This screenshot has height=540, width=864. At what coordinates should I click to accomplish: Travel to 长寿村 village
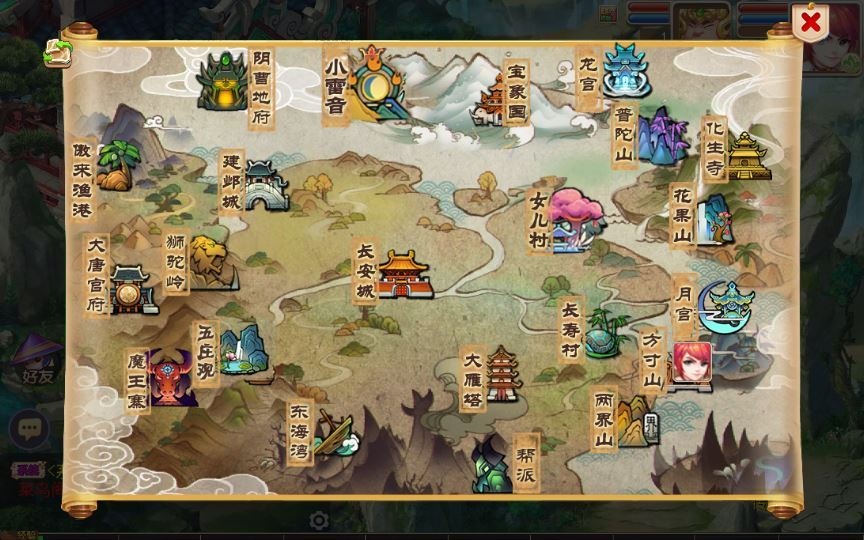[x=605, y=333]
